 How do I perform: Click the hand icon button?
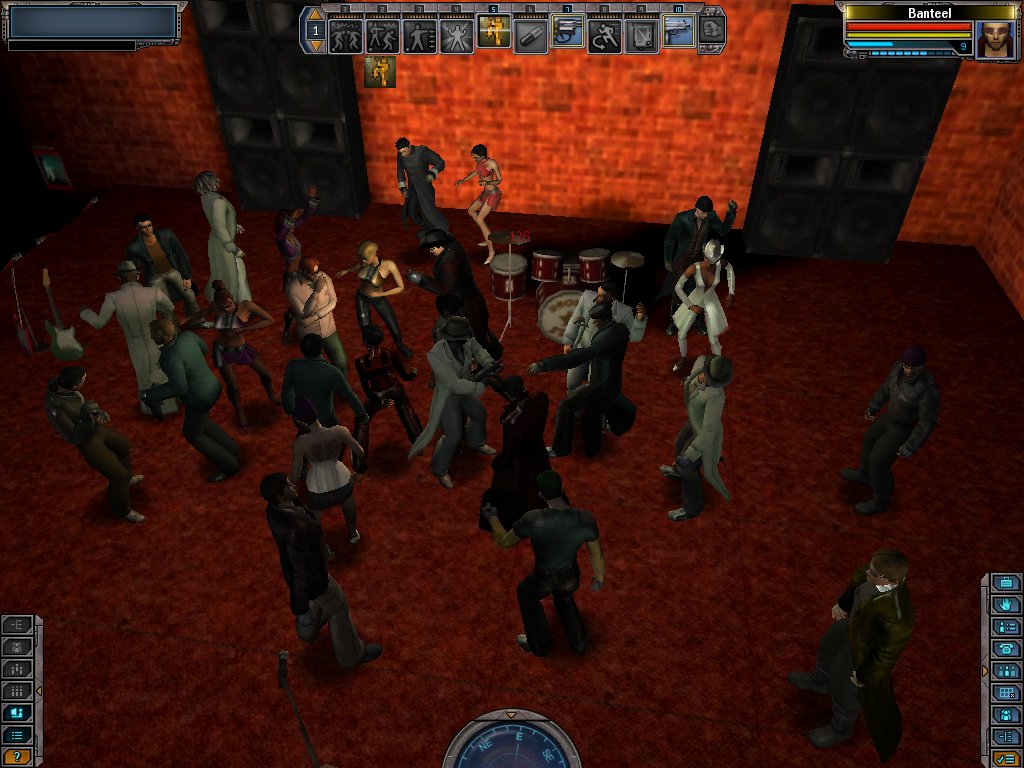coord(1006,605)
